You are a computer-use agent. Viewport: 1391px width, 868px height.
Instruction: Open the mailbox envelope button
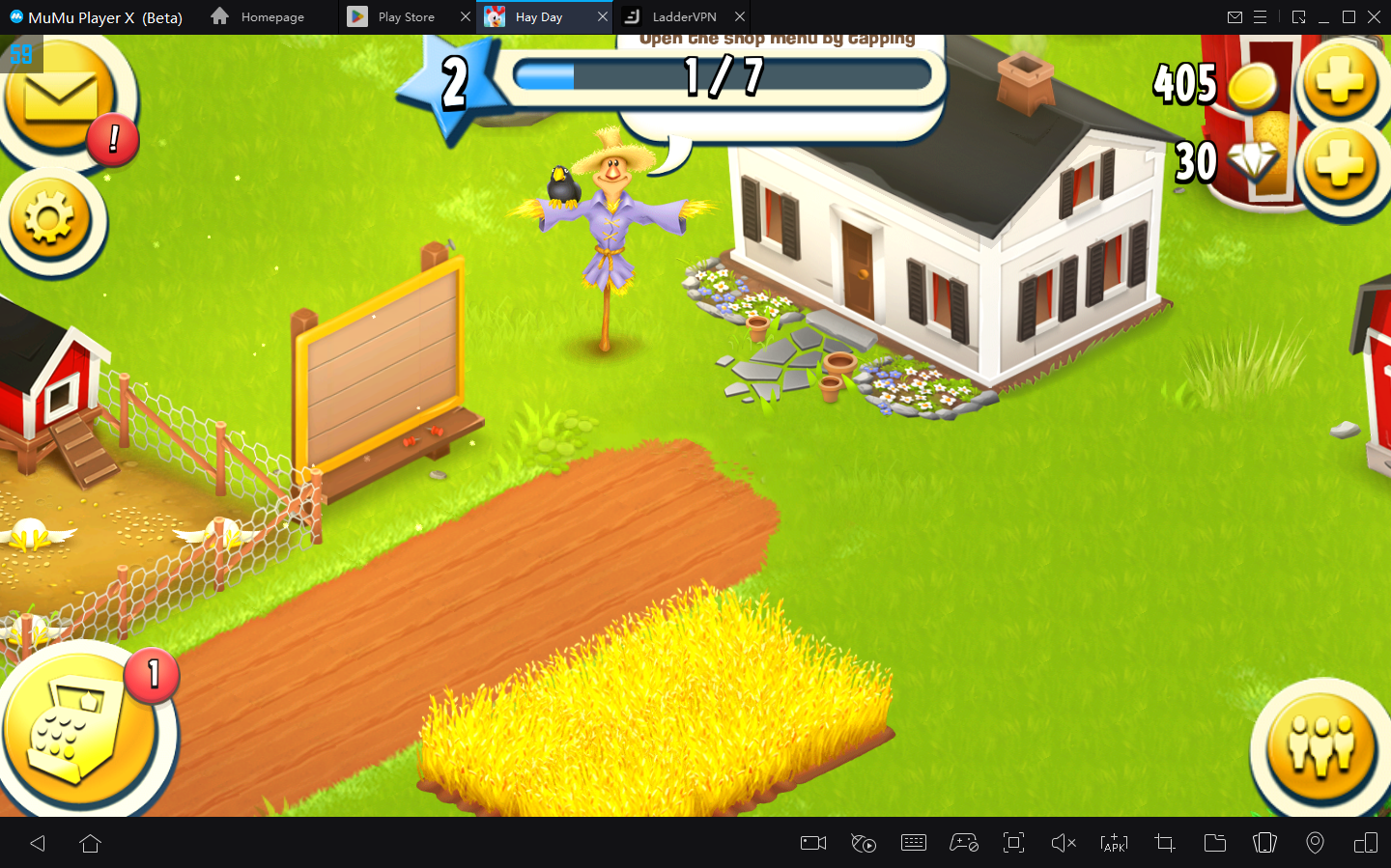point(60,98)
